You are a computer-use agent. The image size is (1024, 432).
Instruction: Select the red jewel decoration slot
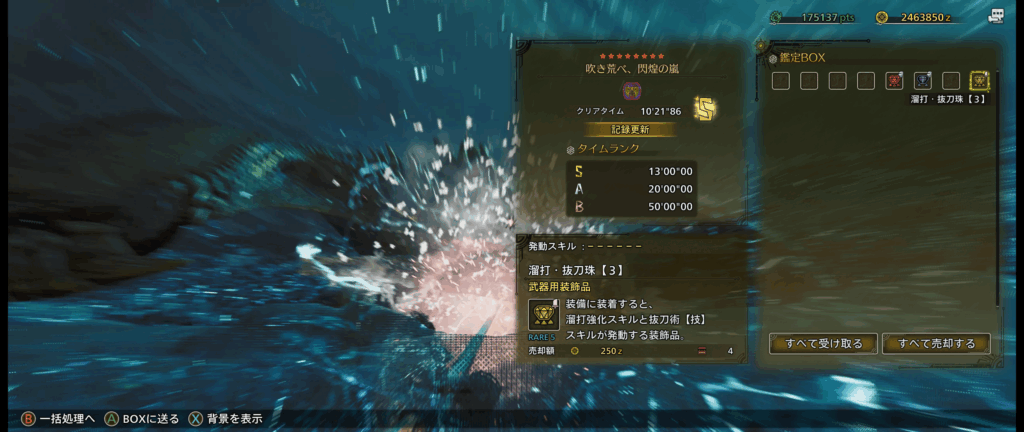click(x=894, y=81)
